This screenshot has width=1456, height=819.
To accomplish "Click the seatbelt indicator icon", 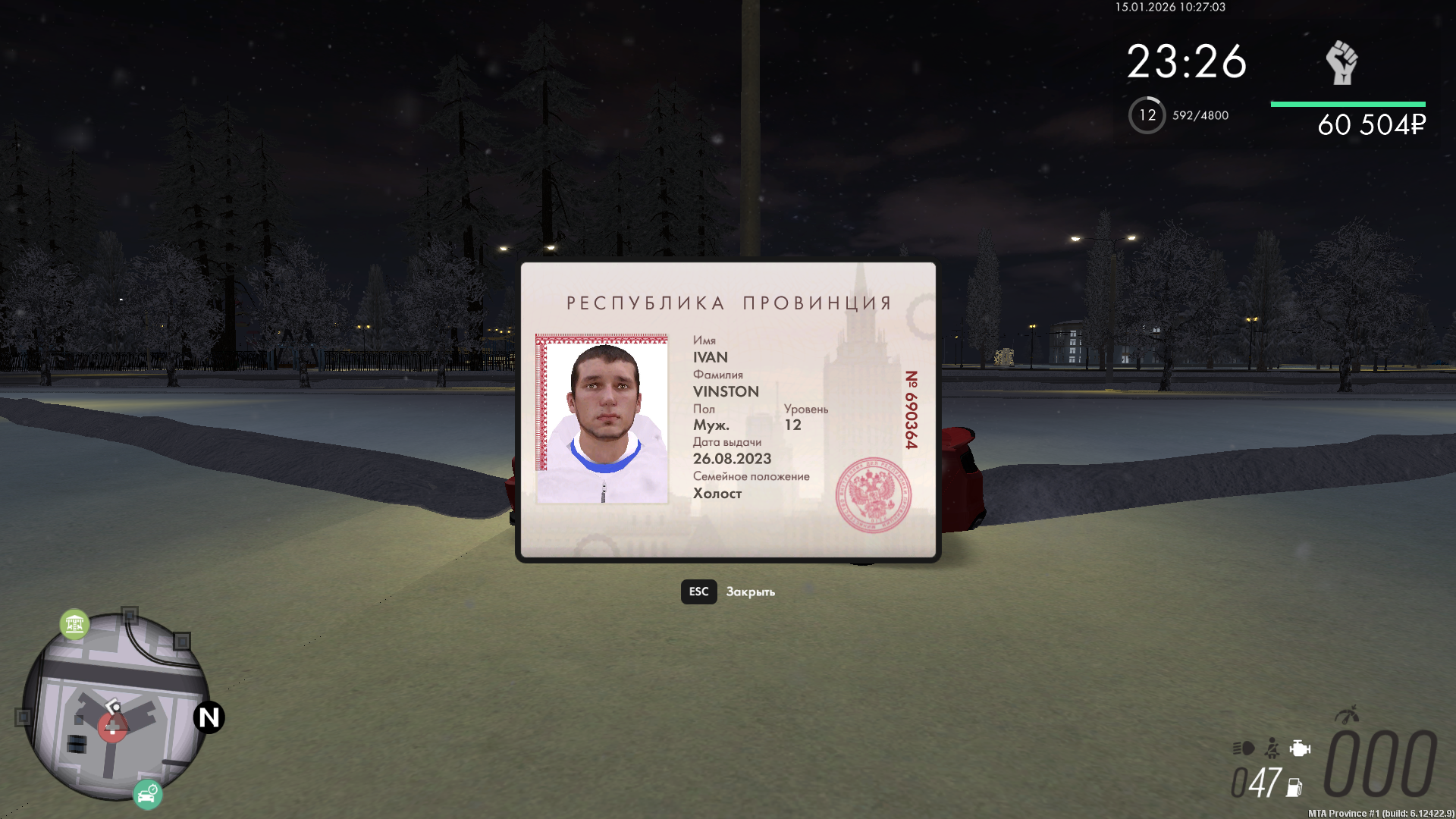I will 1272,748.
